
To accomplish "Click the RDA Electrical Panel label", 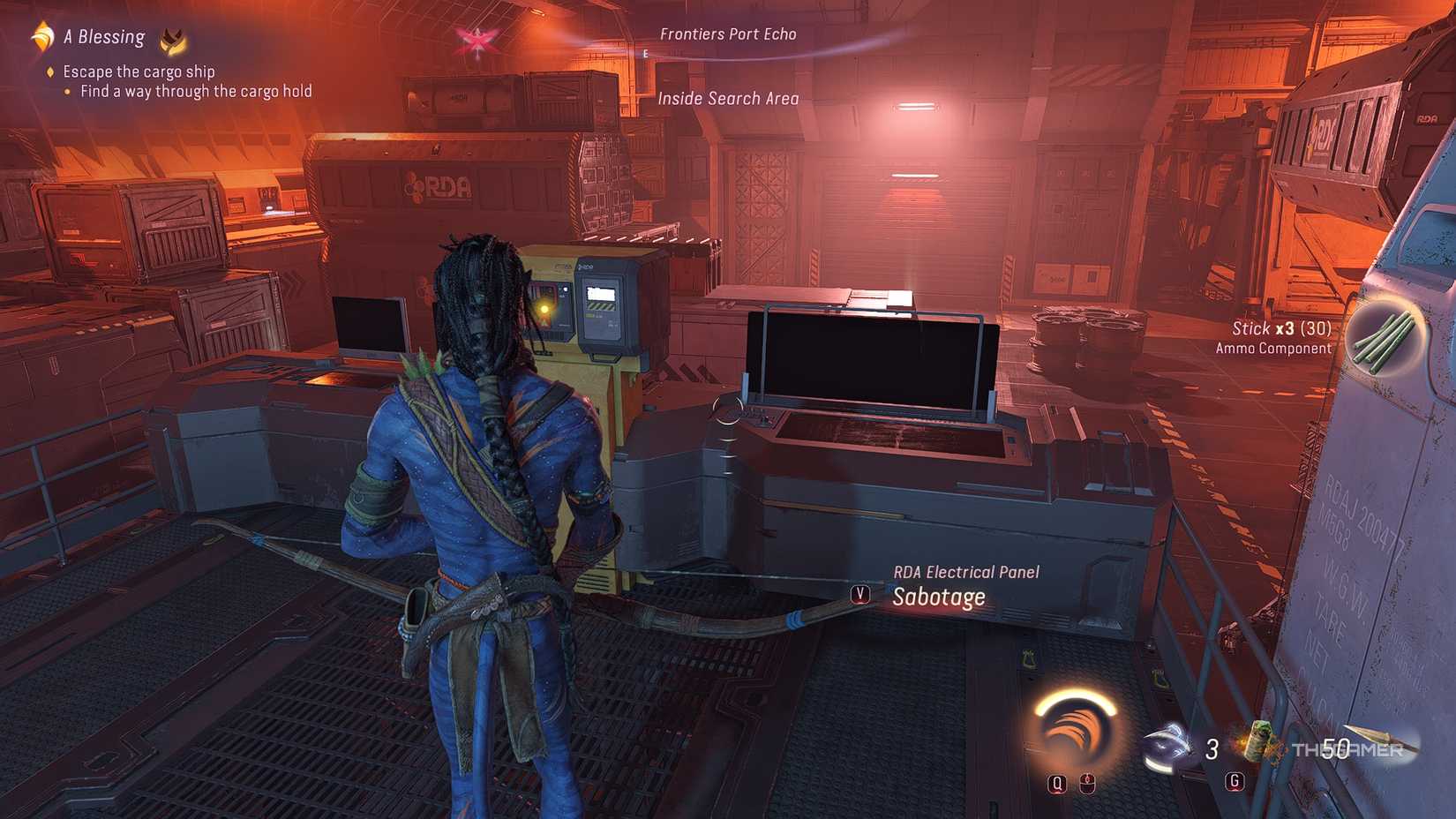I will 967,571.
